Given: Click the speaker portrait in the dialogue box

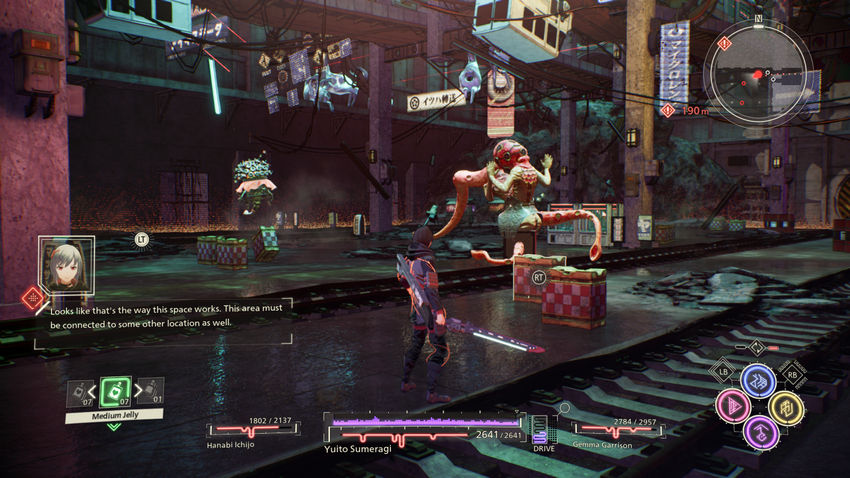Looking at the screenshot, I should tap(66, 264).
